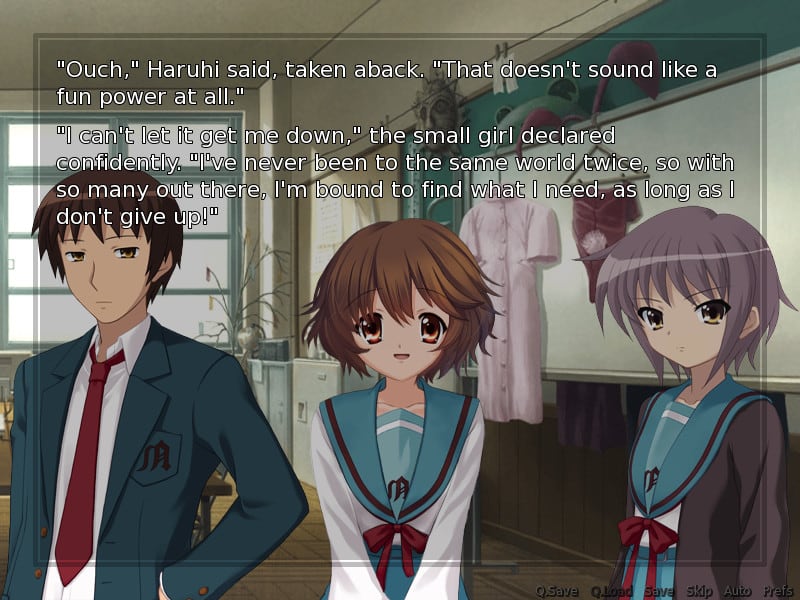The image size is (800, 600).
Task: Quick save with the Q.Save button
Action: point(557,591)
